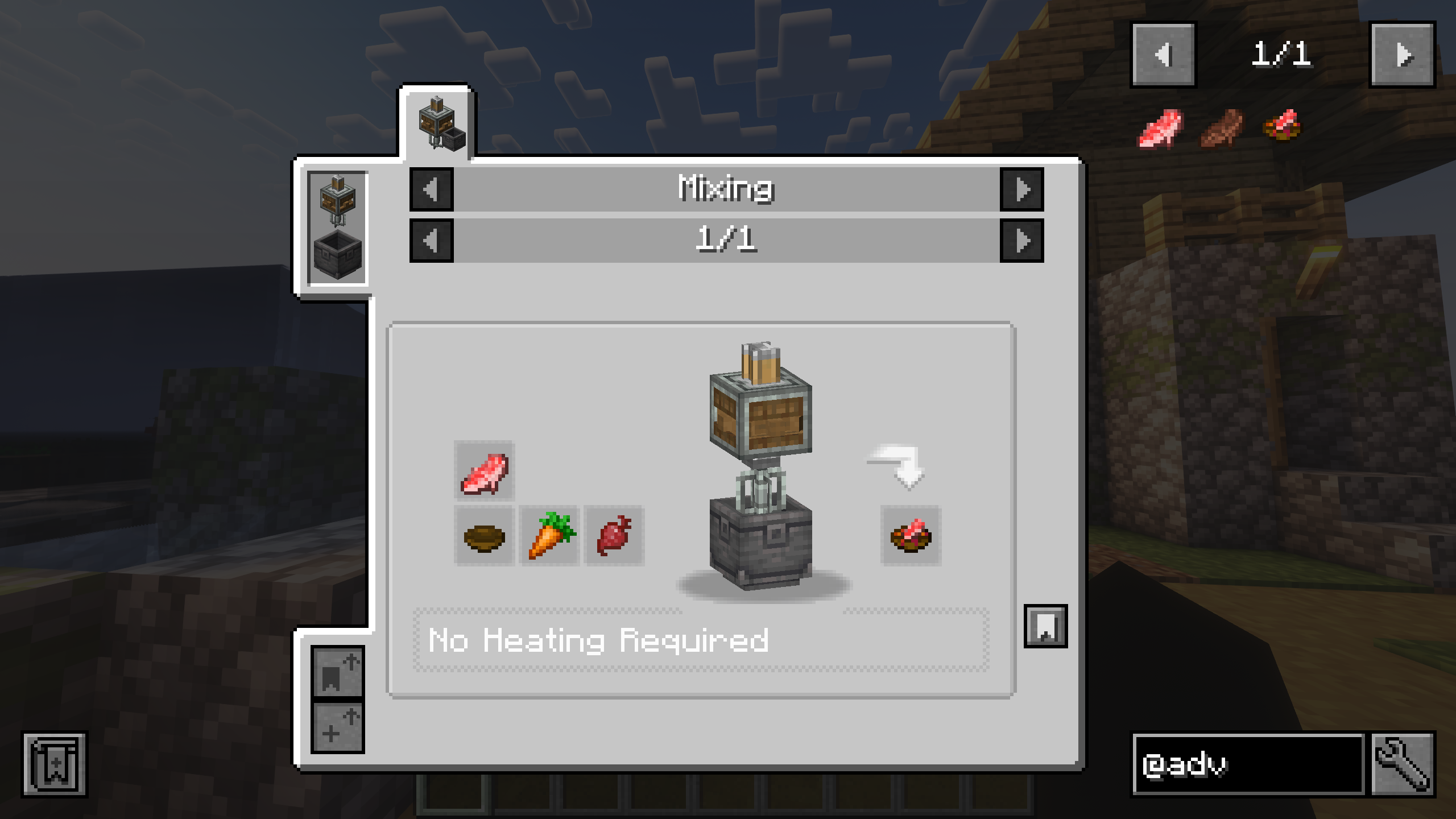Select the raw meat ingredient slot
This screenshot has height=819, width=1456.
pyautogui.click(x=485, y=471)
